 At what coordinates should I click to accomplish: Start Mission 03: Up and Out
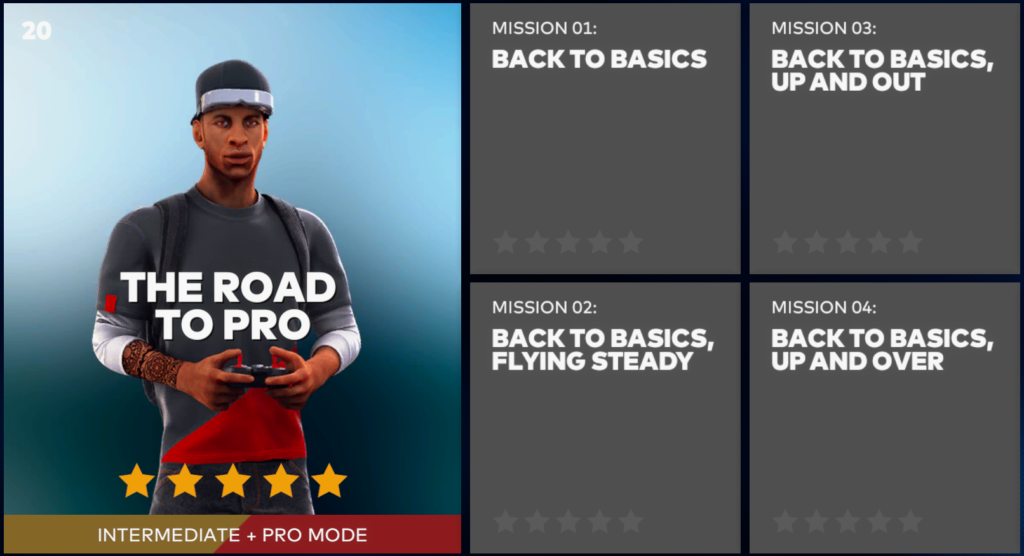(884, 139)
